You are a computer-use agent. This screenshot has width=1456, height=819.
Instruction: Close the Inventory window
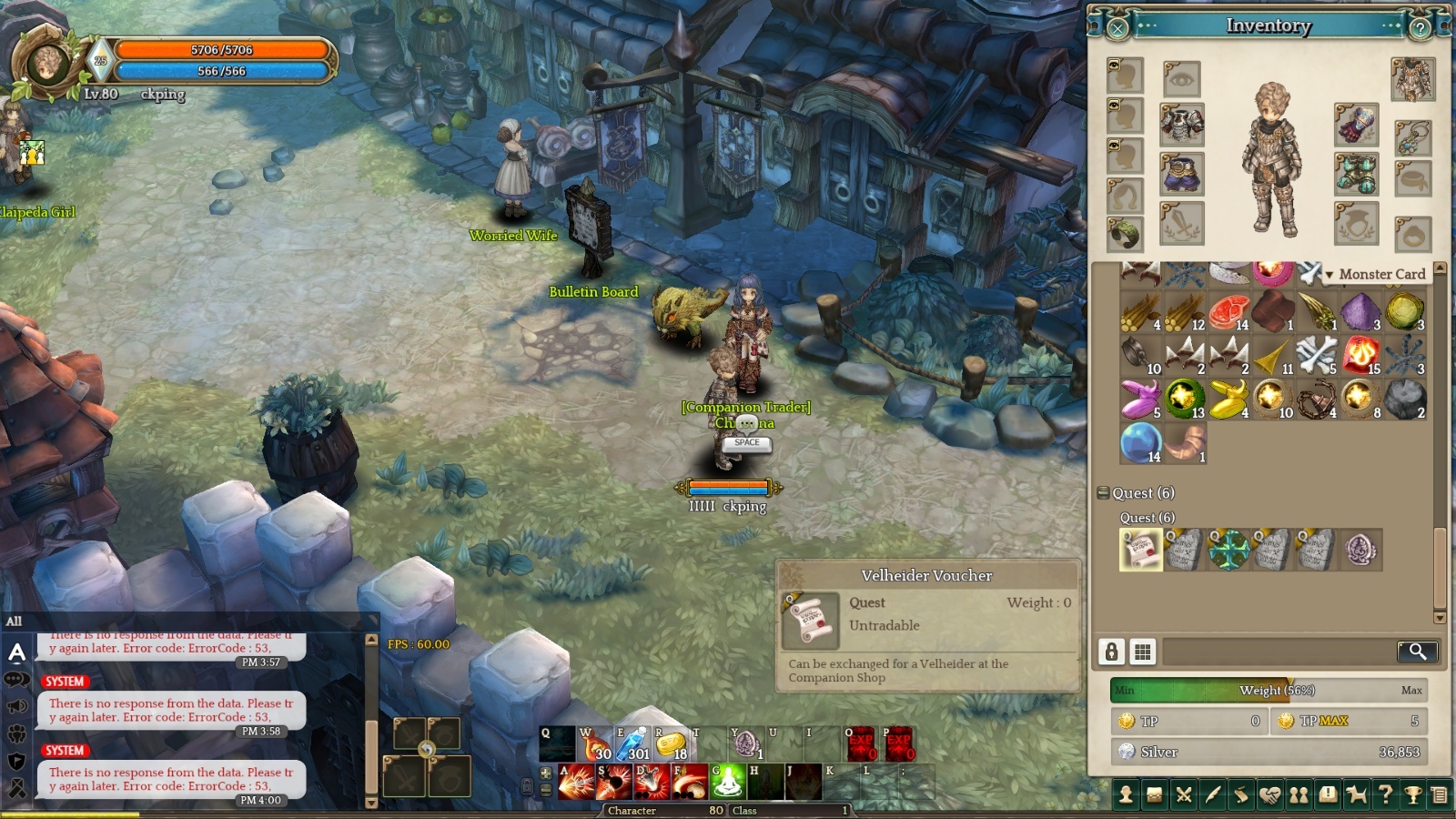pyautogui.click(x=1118, y=28)
